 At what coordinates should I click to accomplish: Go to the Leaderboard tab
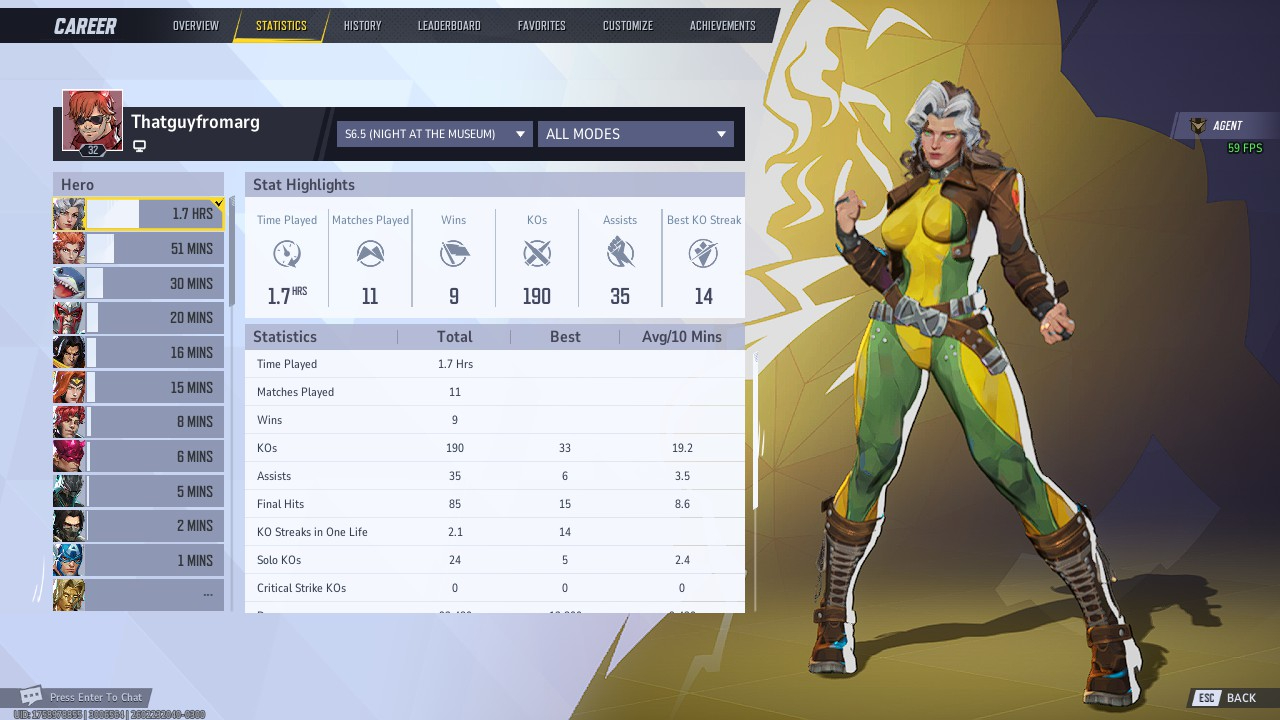click(x=449, y=26)
